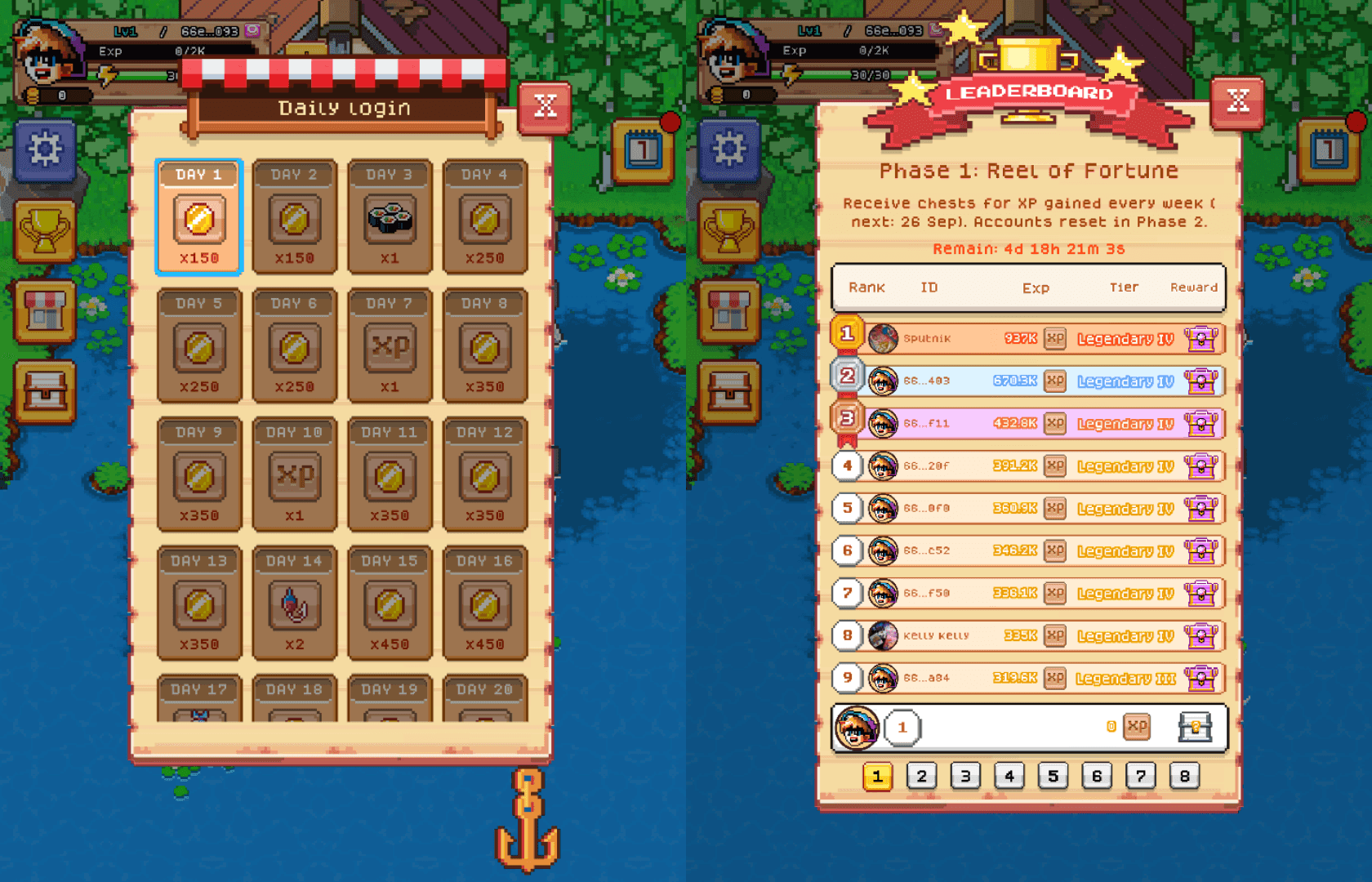Image resolution: width=1372 pixels, height=882 pixels.
Task: Close the Leaderboard window
Action: (1238, 102)
